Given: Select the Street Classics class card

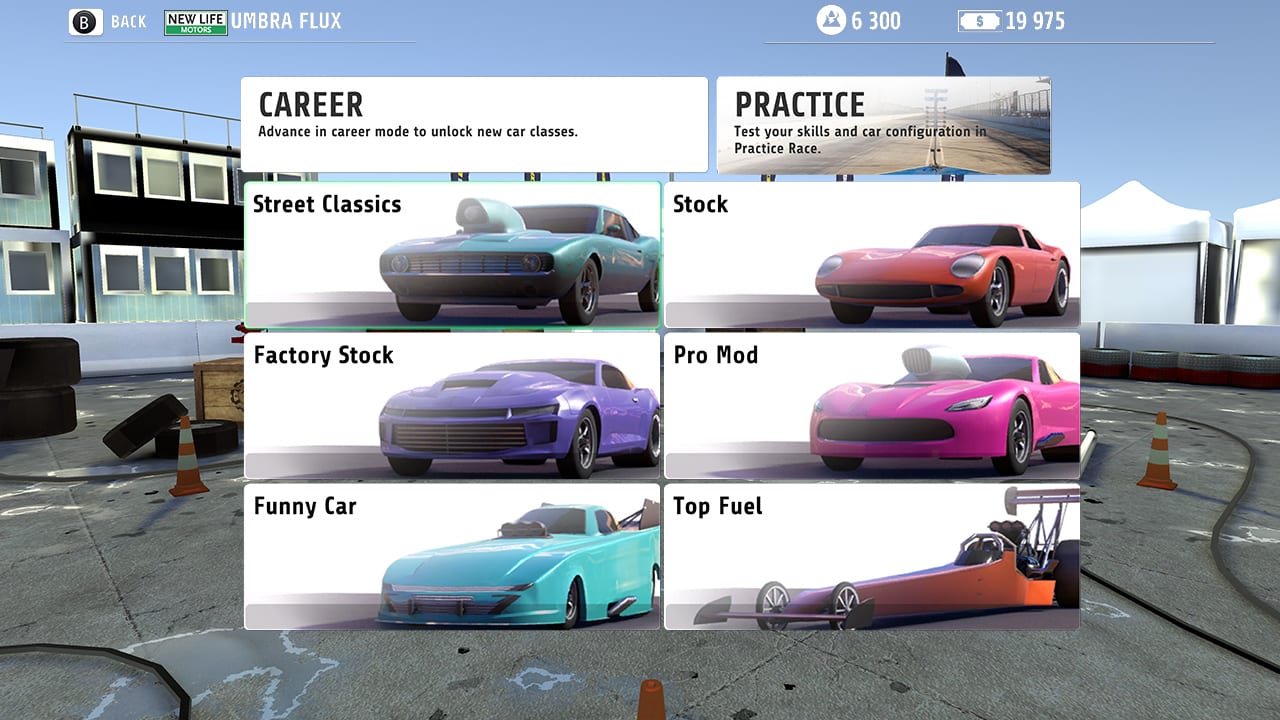Looking at the screenshot, I should coord(452,254).
